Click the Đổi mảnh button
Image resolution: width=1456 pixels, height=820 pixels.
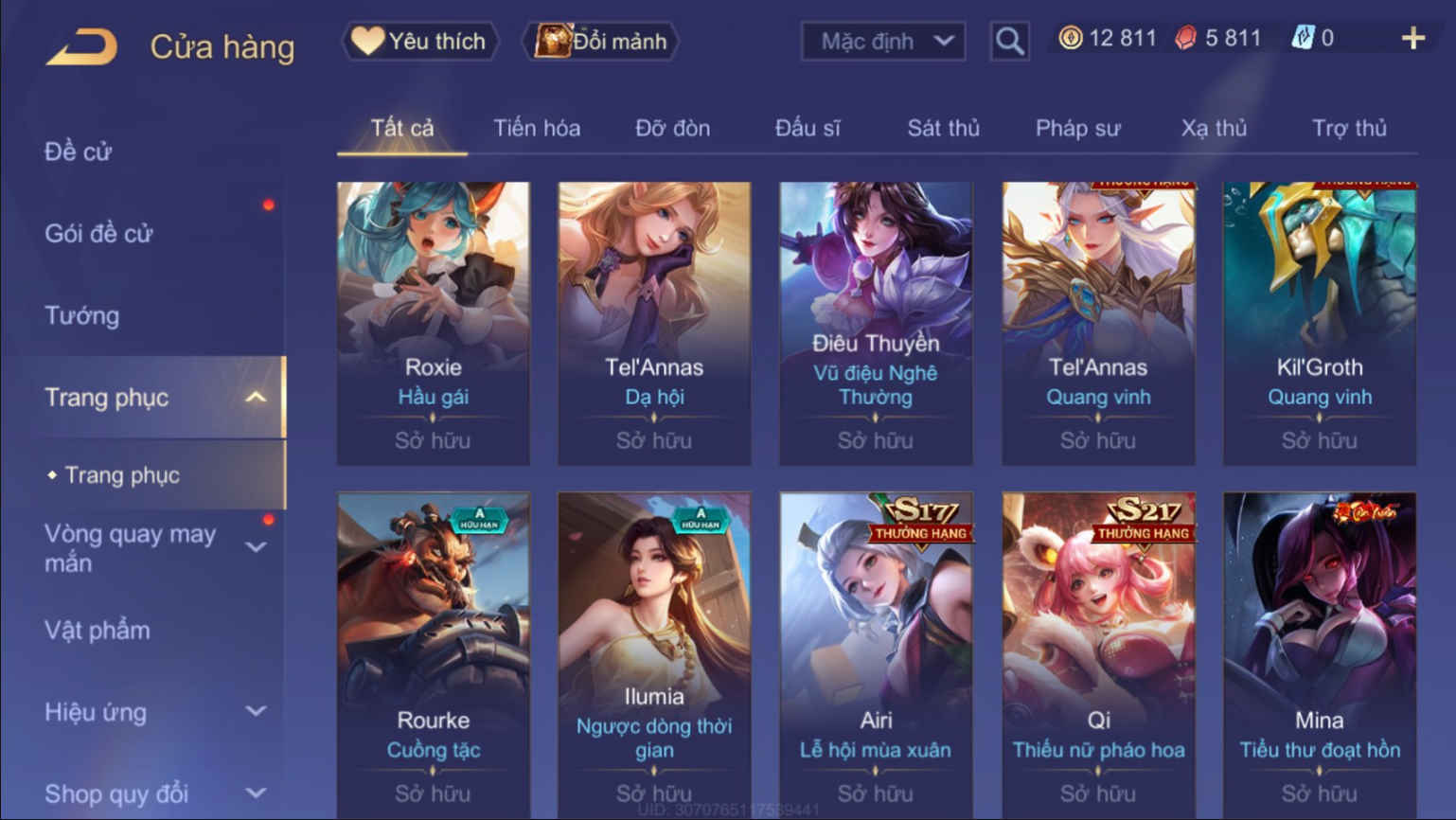598,41
